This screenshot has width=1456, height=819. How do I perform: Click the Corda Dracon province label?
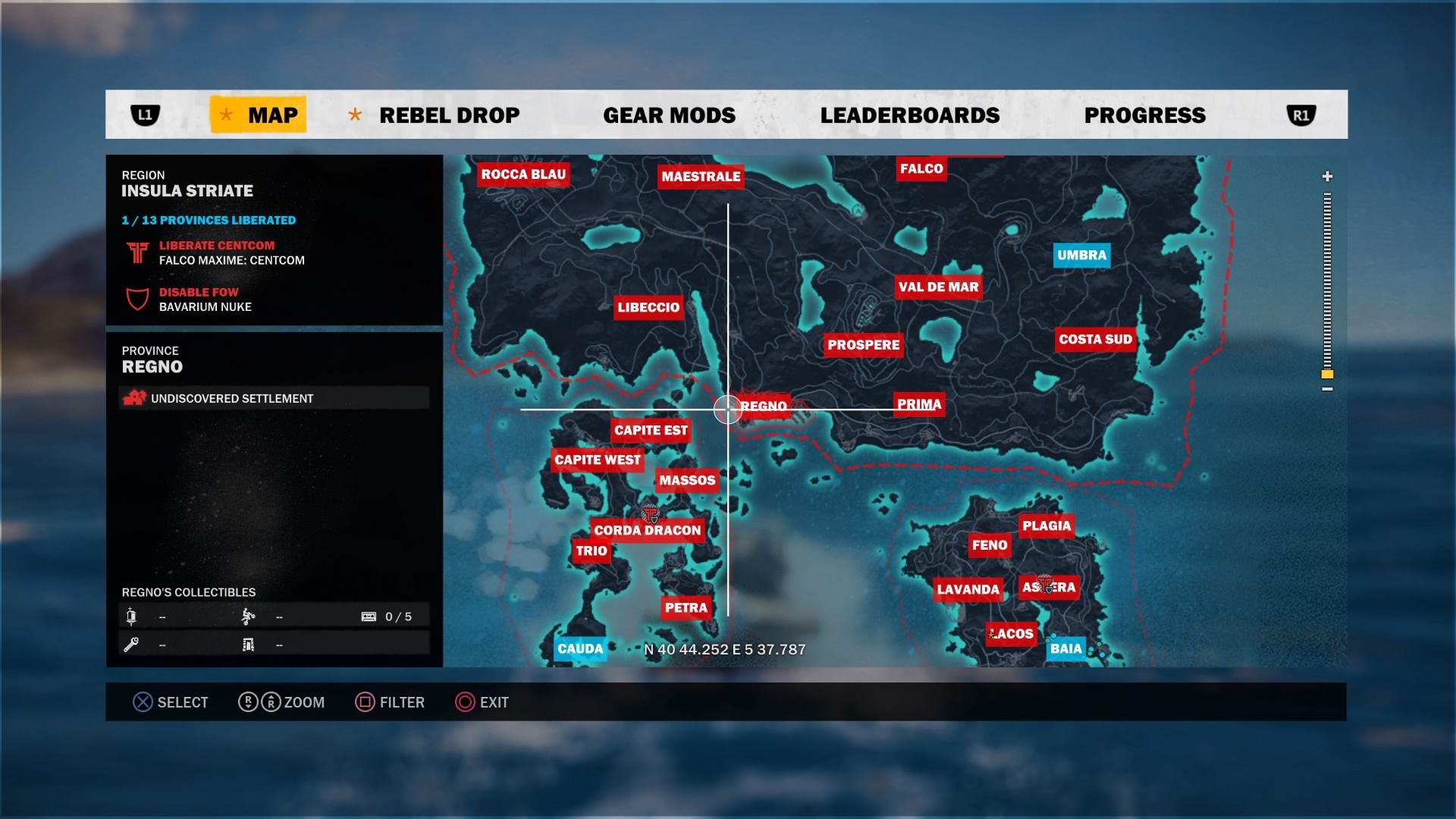click(x=647, y=530)
